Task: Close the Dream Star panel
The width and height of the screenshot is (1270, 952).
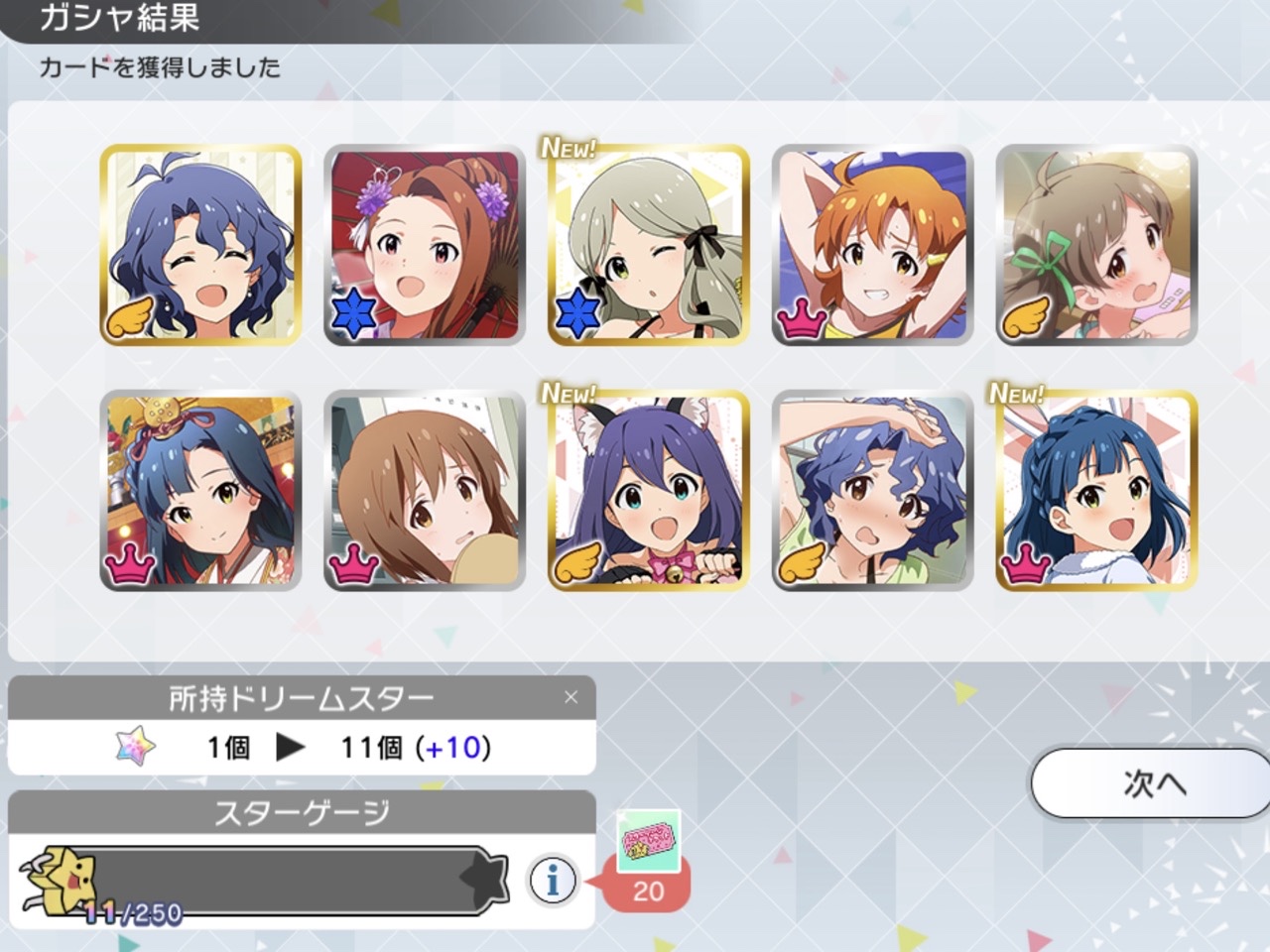Action: [x=571, y=697]
